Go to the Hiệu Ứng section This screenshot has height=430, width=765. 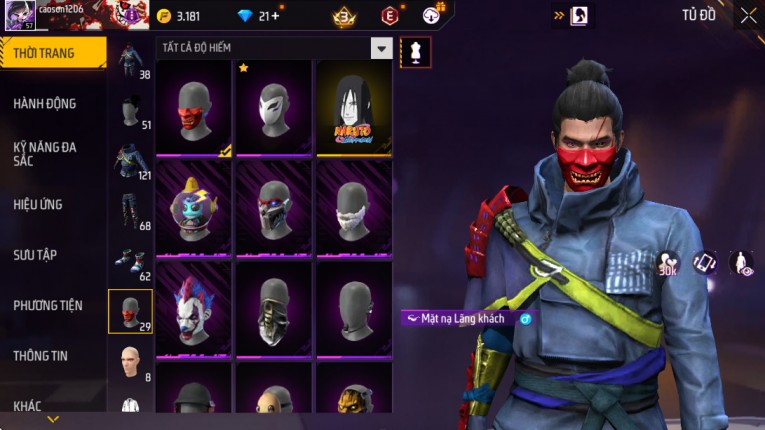pyautogui.click(x=38, y=204)
